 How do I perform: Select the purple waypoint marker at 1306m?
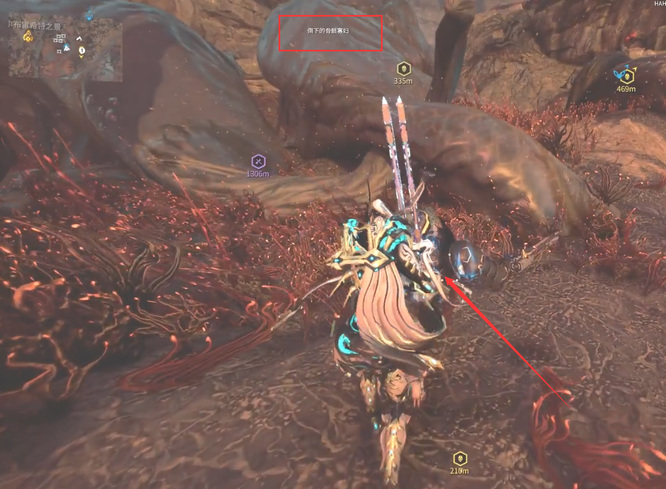pos(257,161)
